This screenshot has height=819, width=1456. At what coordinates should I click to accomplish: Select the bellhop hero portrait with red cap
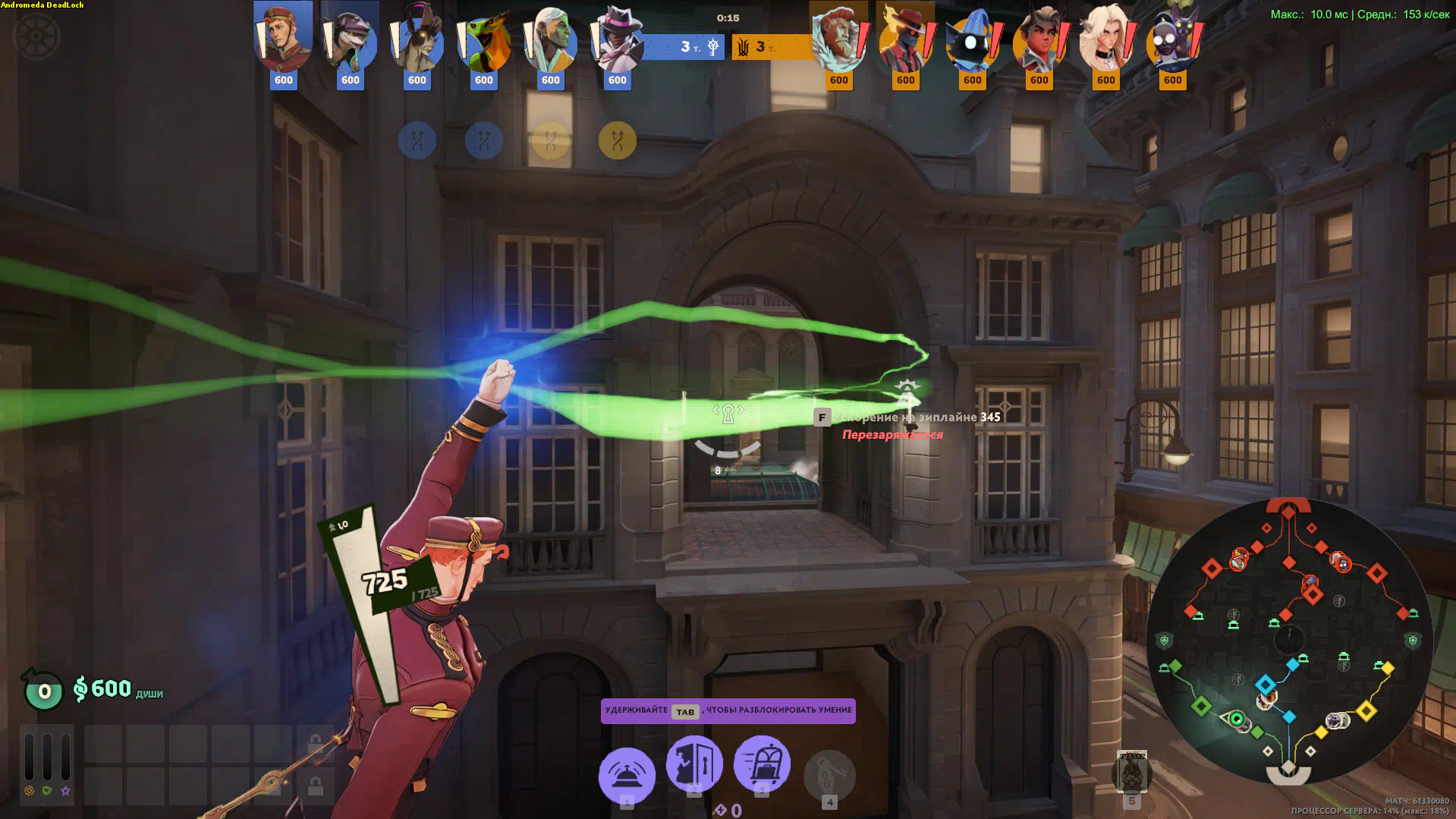[283, 39]
